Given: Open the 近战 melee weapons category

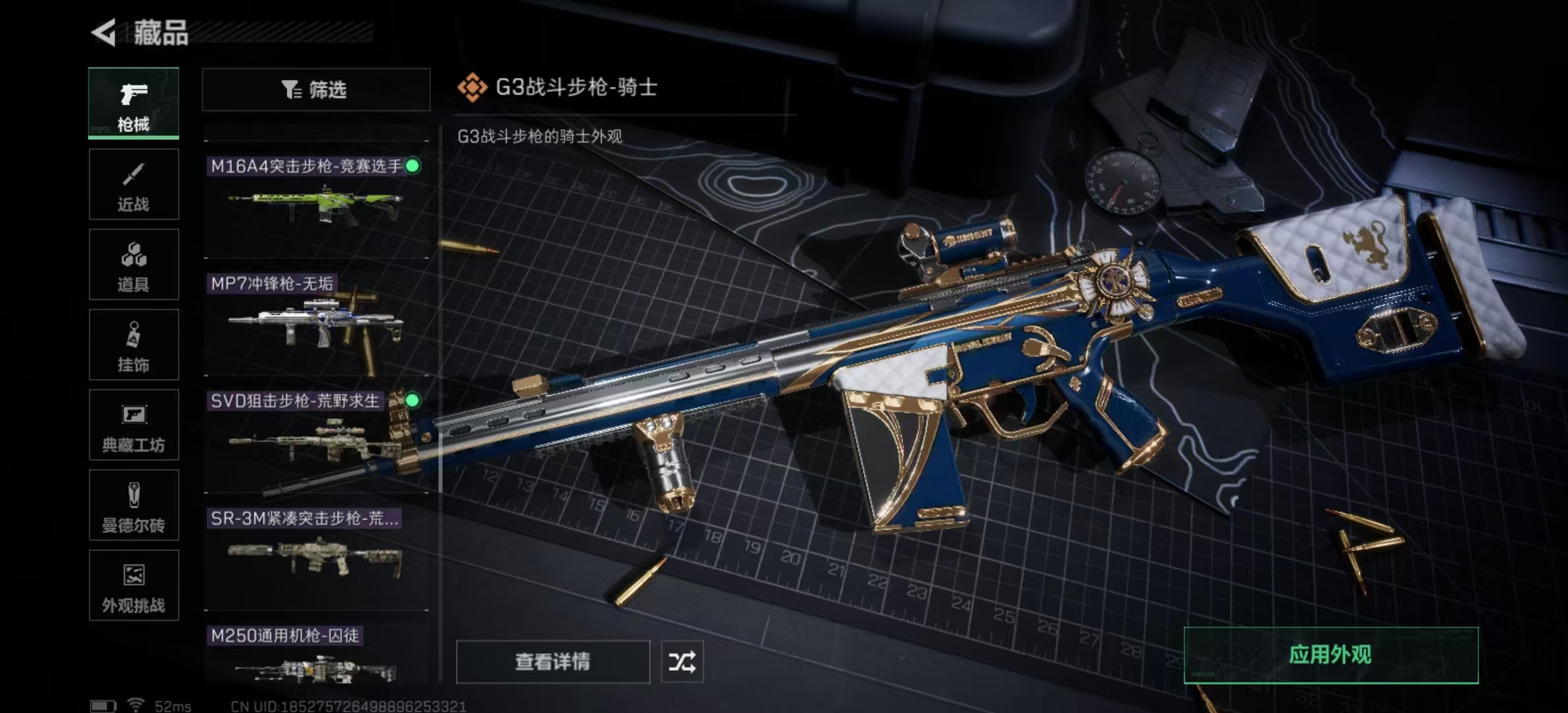Looking at the screenshot, I should (x=133, y=184).
